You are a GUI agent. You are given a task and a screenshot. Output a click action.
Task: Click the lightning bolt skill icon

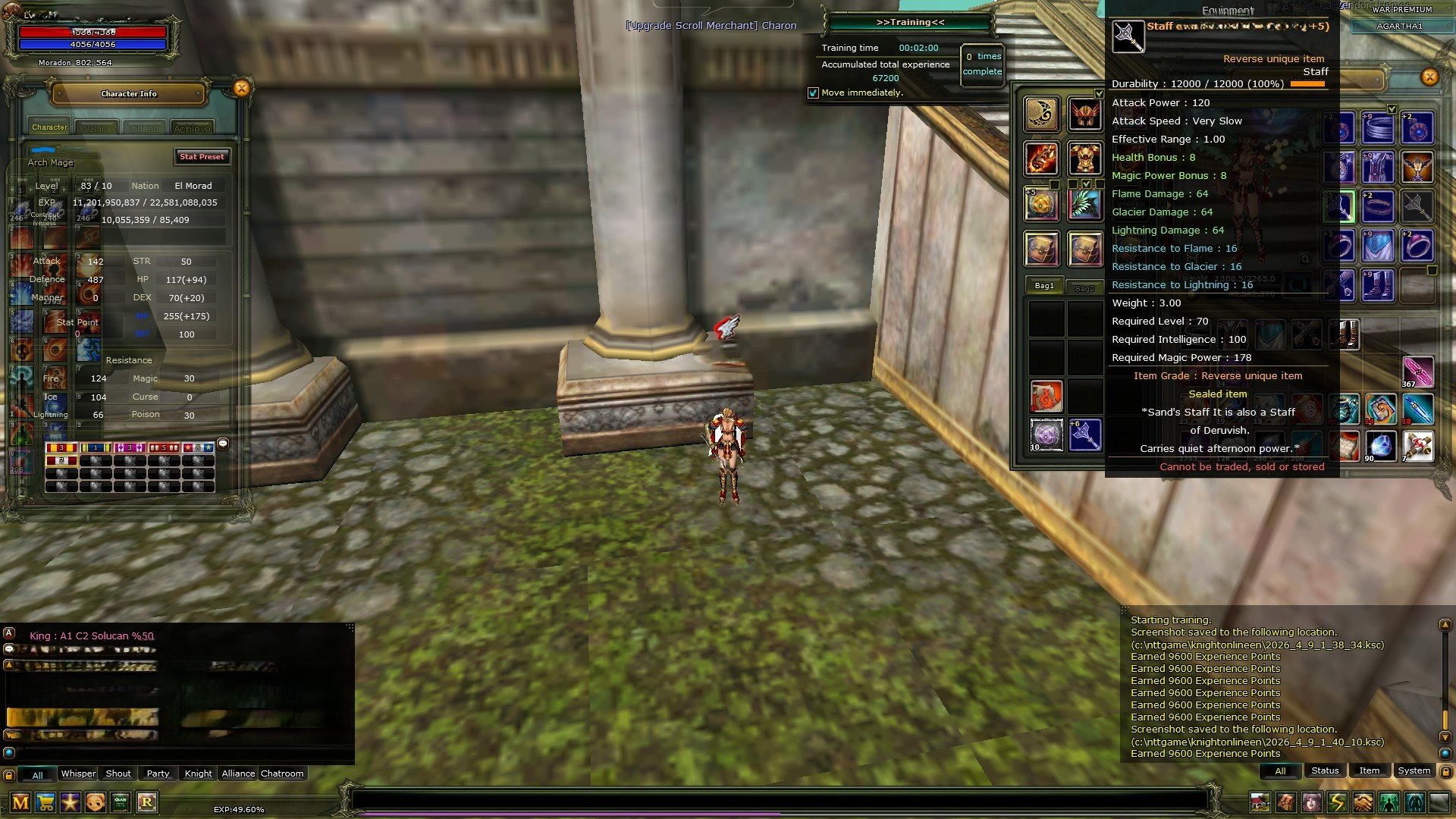(x=1336, y=802)
